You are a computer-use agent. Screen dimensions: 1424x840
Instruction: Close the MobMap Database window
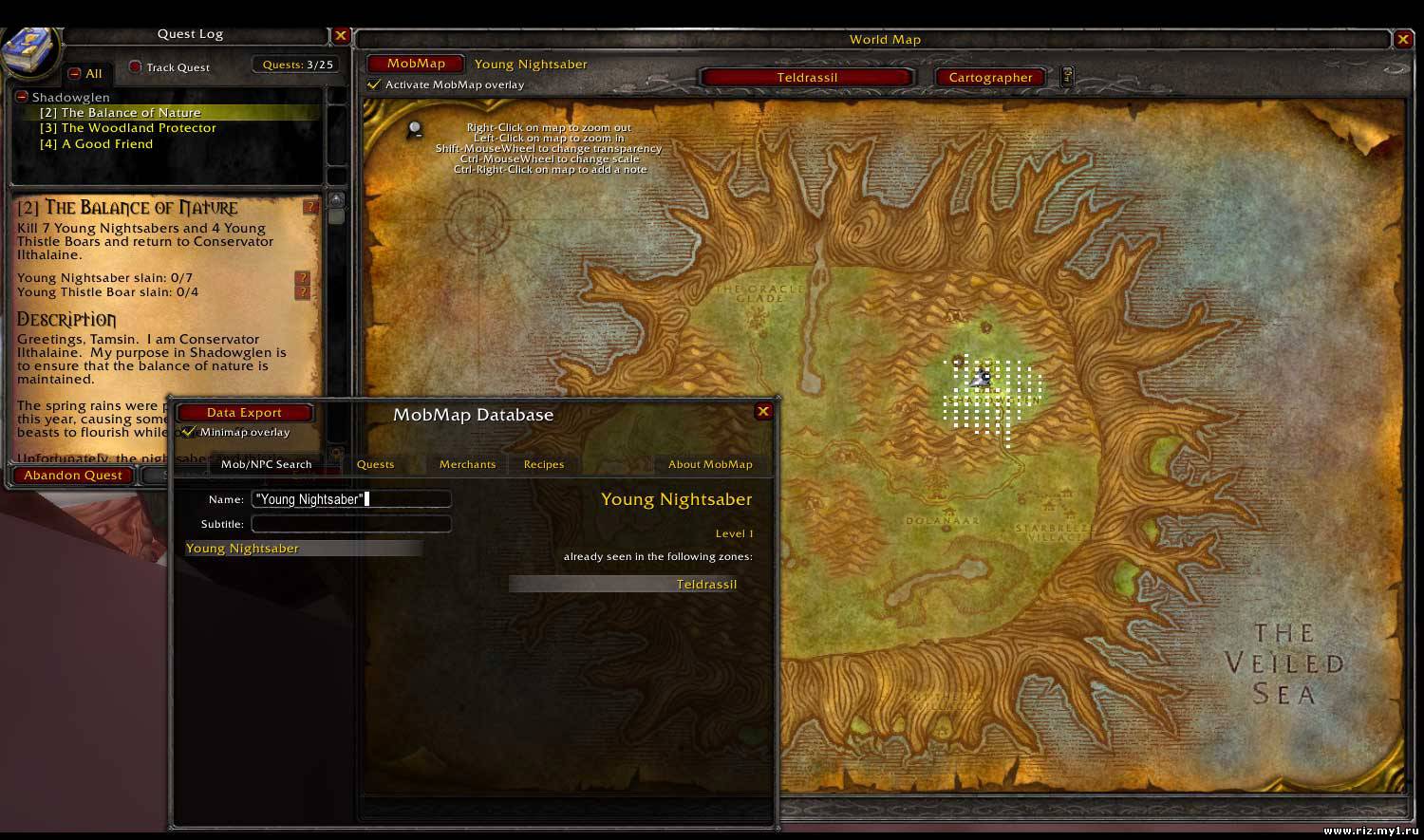762,411
